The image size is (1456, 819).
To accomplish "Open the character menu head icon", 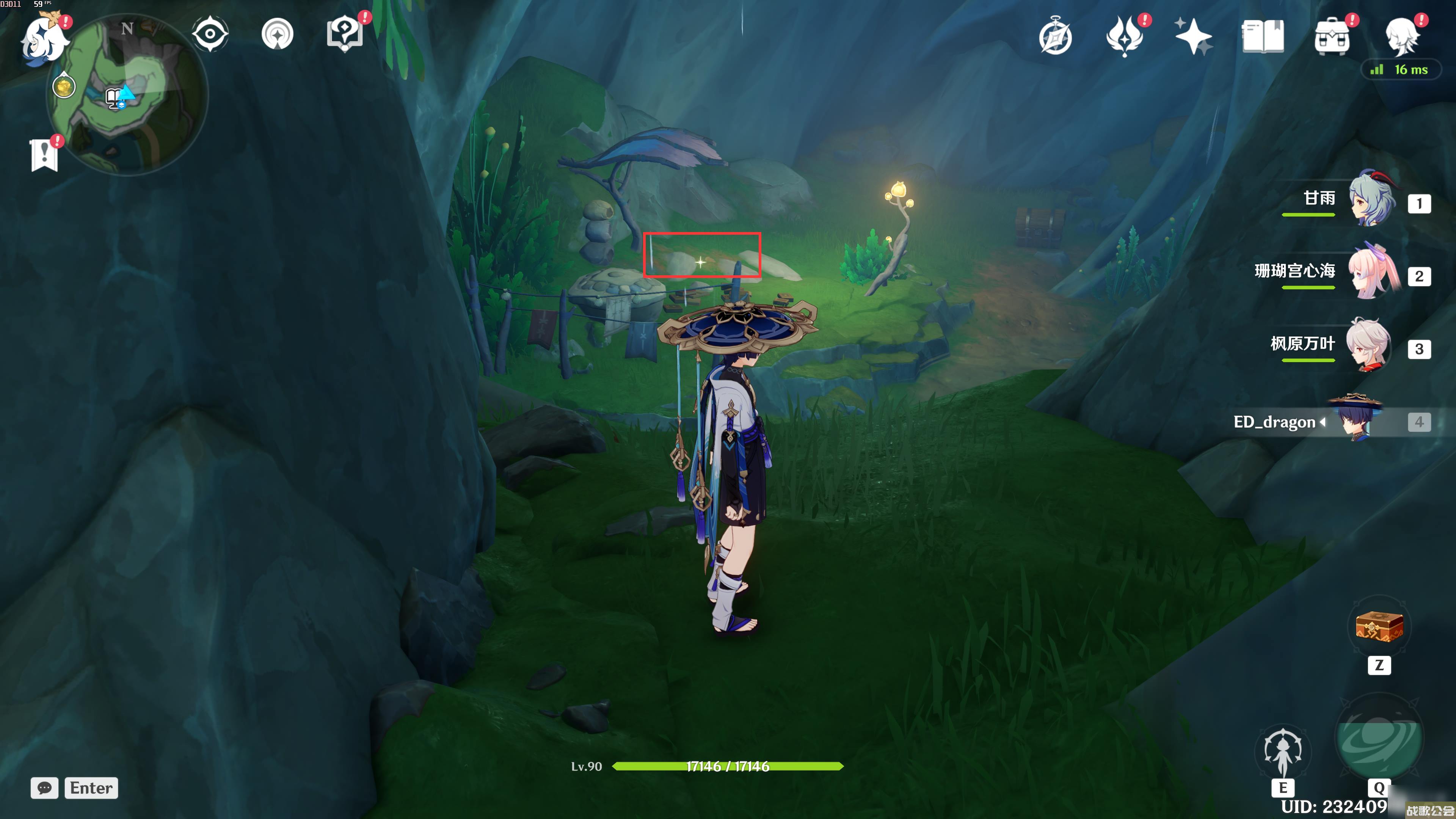I will (1402, 36).
